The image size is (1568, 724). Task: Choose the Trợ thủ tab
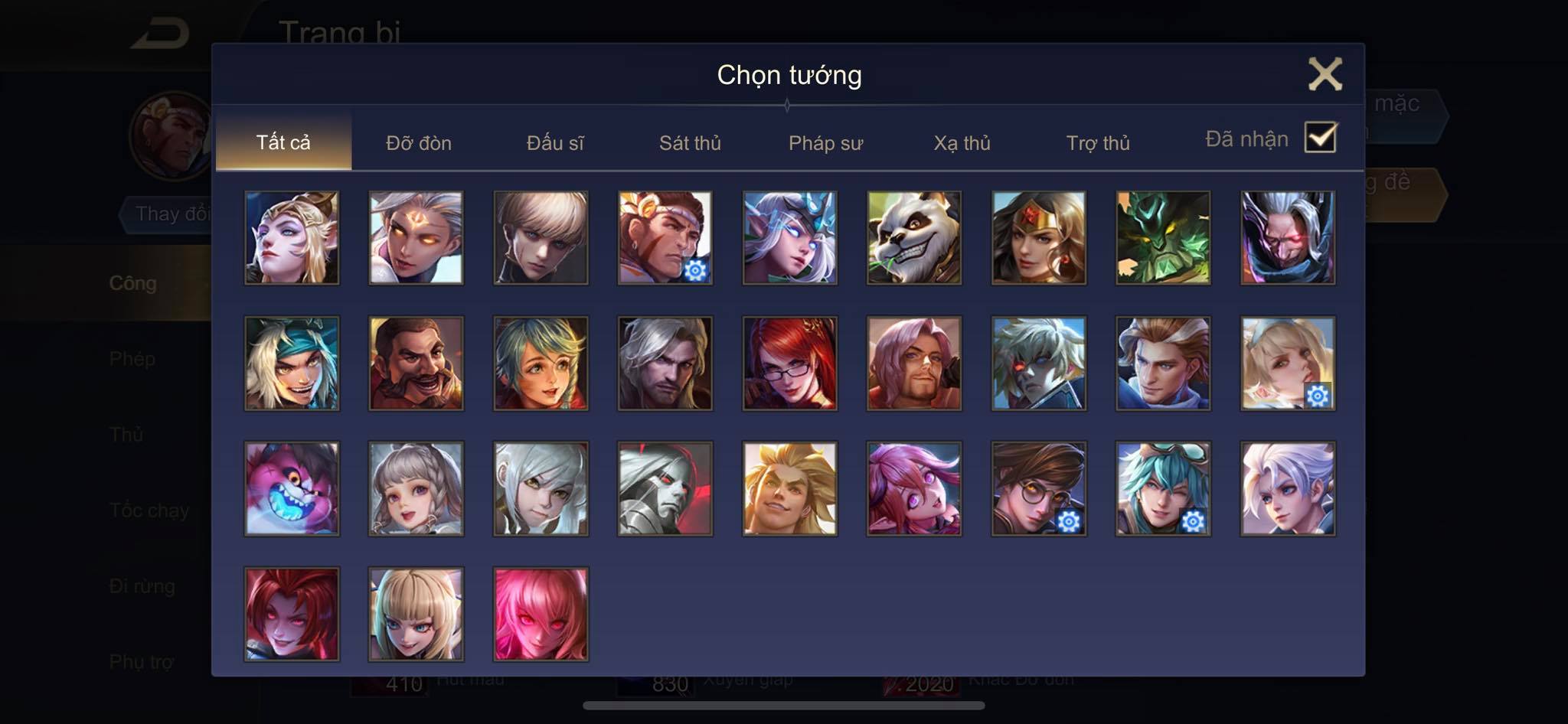[x=1098, y=142]
